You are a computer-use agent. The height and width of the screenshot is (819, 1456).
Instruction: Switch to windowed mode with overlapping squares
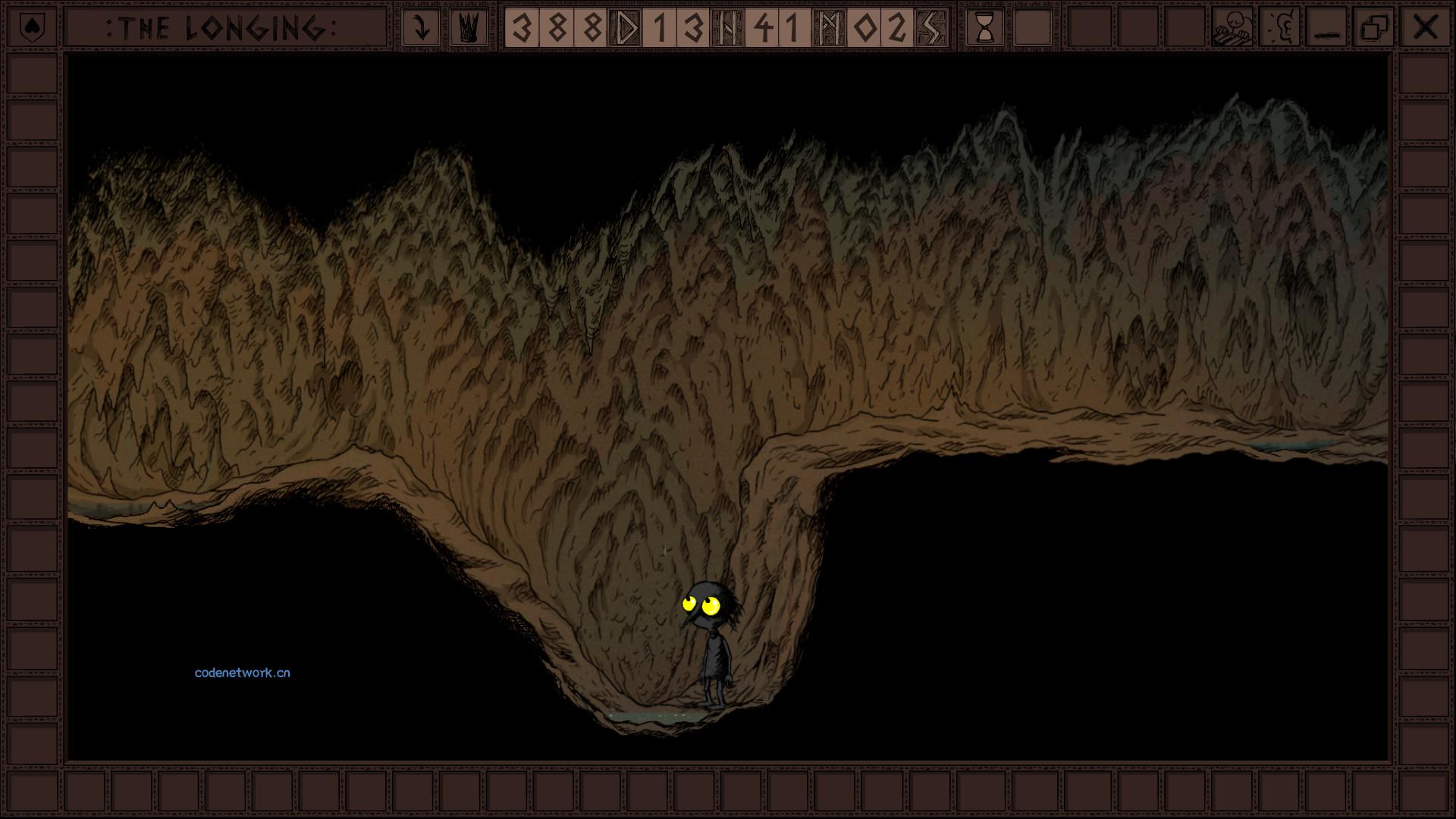tap(1375, 28)
